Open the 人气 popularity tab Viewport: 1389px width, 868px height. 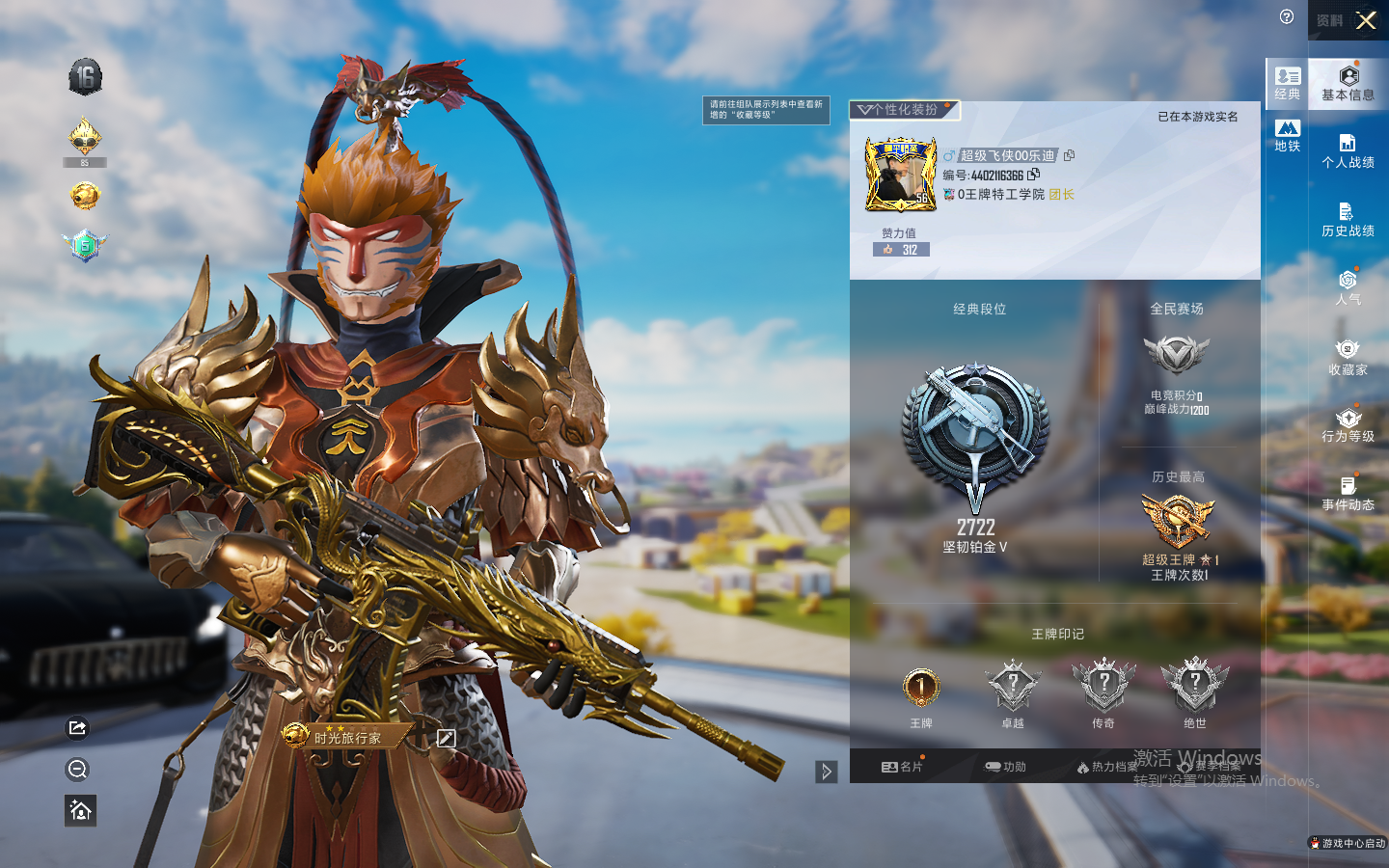1348,287
